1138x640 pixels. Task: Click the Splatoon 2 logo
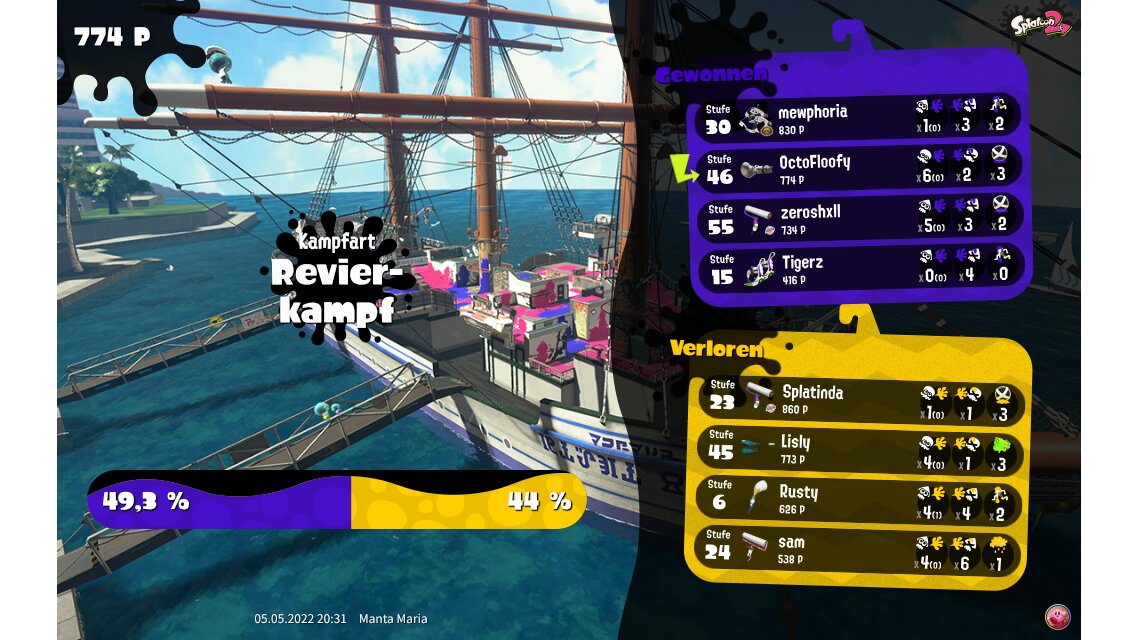pos(1040,25)
